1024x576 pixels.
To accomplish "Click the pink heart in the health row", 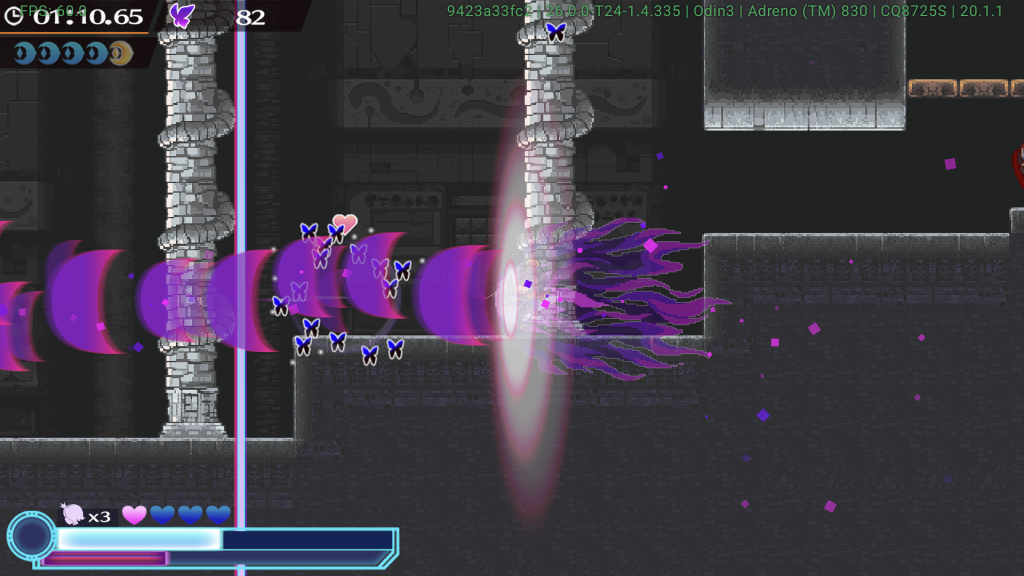I will coord(134,515).
